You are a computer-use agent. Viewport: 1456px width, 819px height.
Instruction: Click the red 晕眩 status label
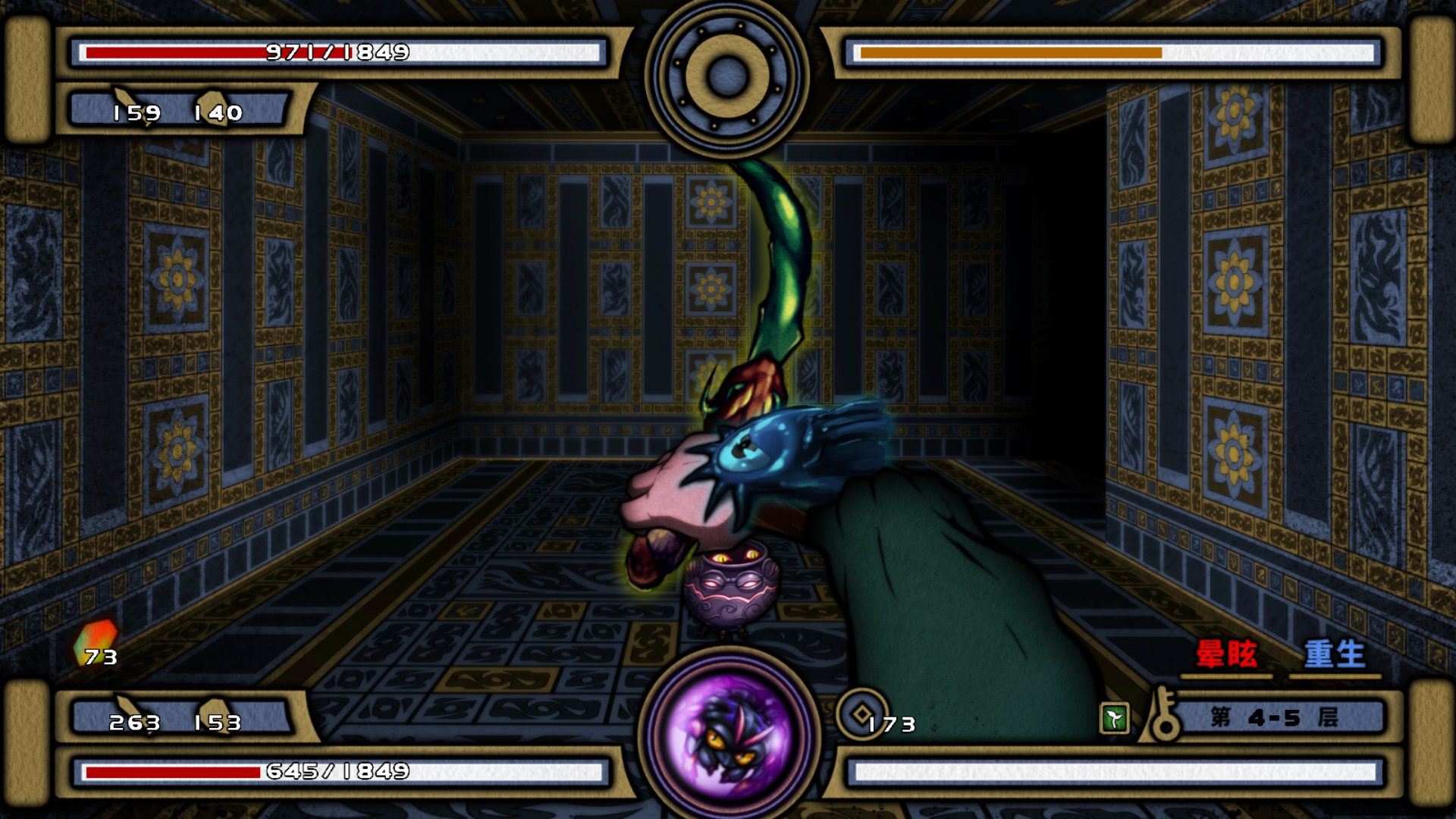[x=1225, y=654]
